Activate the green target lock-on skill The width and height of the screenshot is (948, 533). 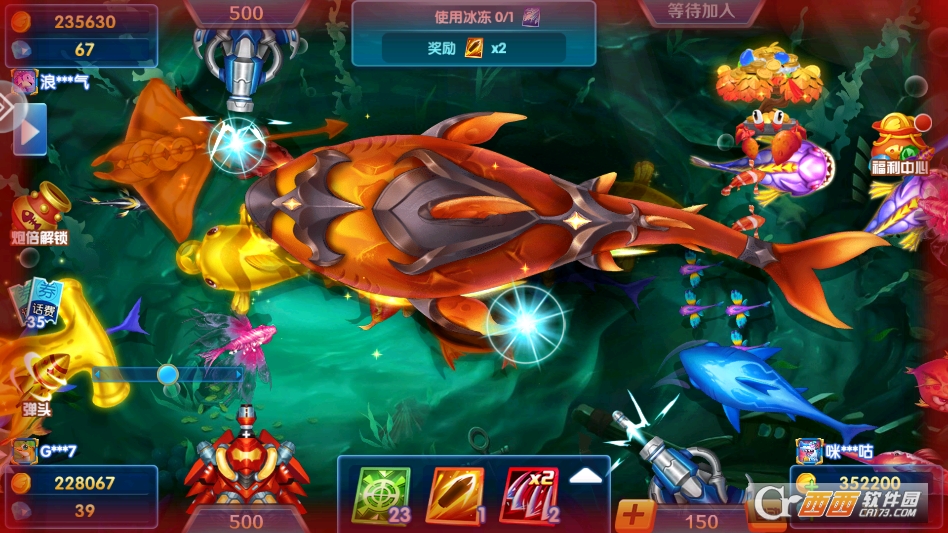pos(381,495)
